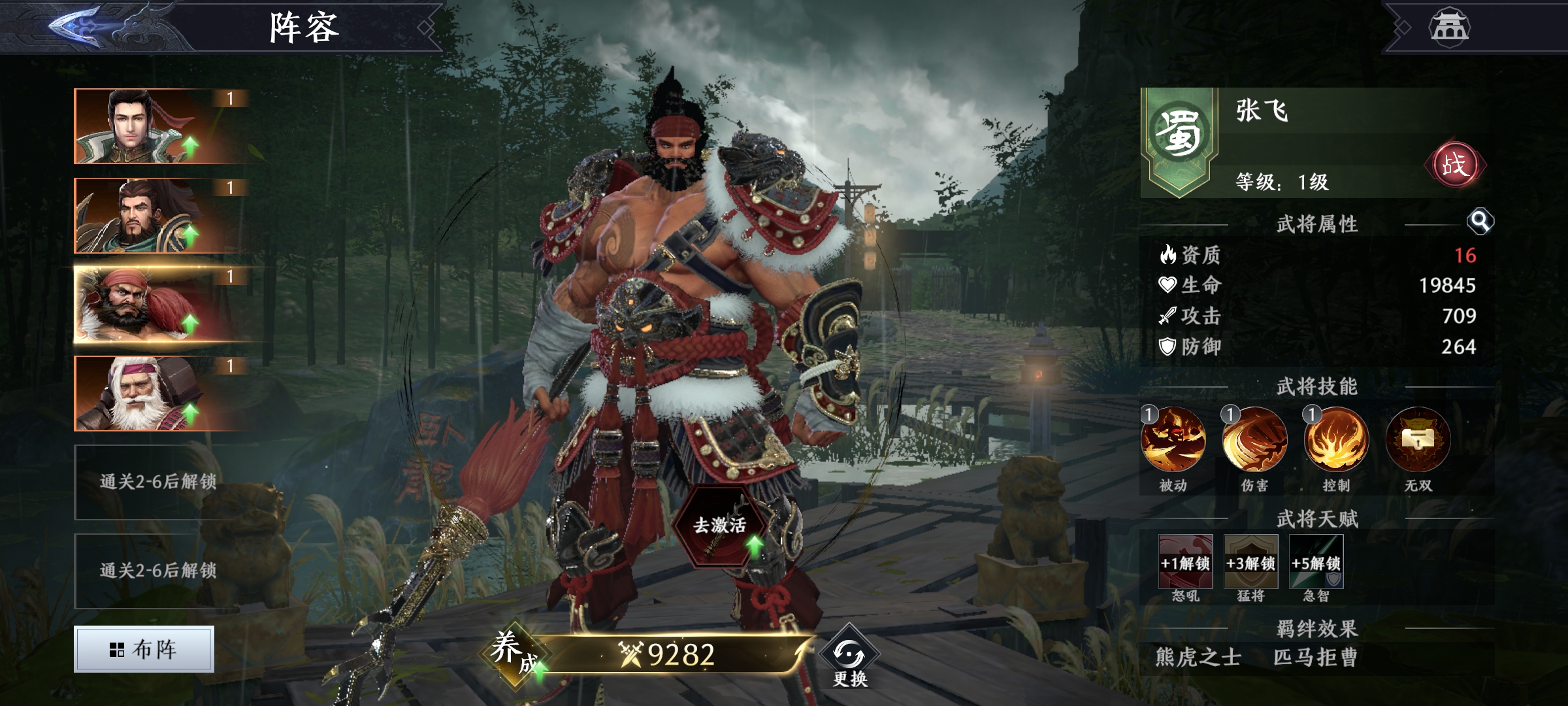View the 伤害 damage skill icon
Screen dimensions: 1568x706
(1254, 439)
